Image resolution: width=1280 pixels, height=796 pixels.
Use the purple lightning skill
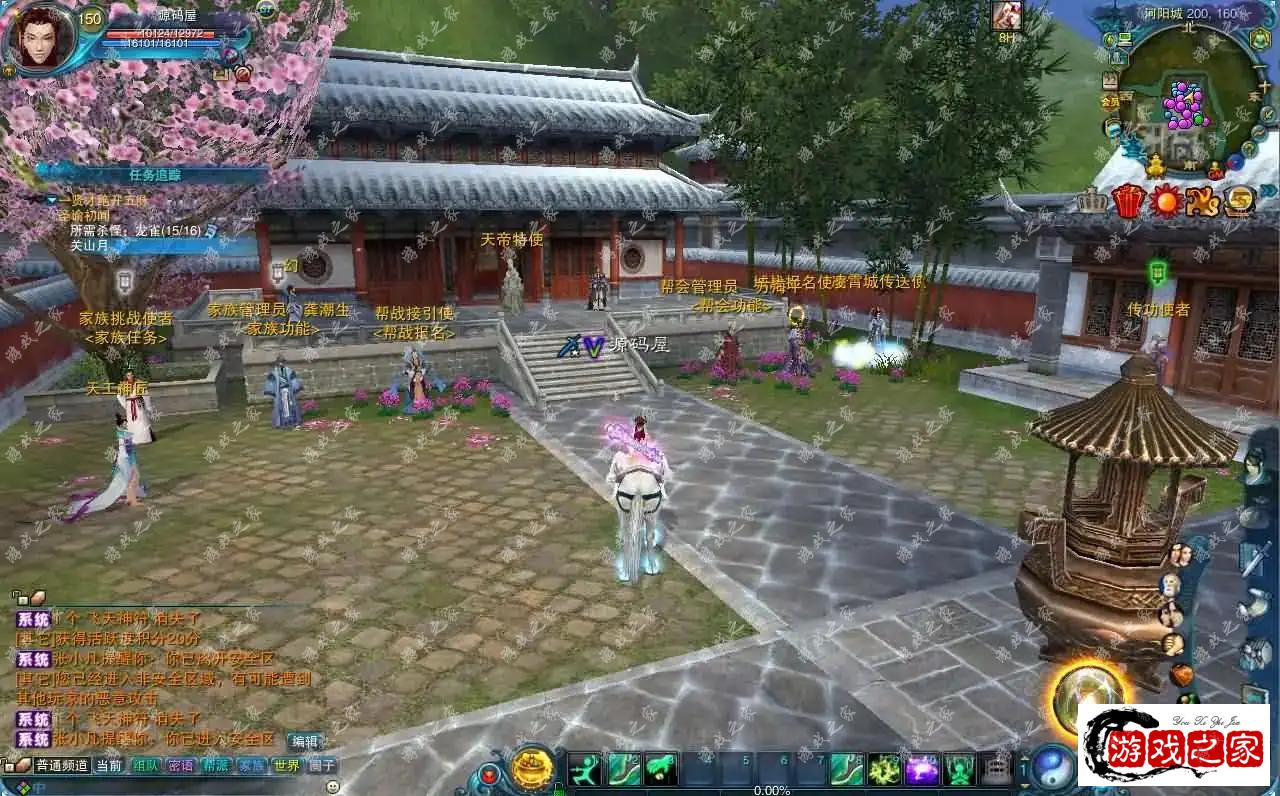tap(922, 769)
